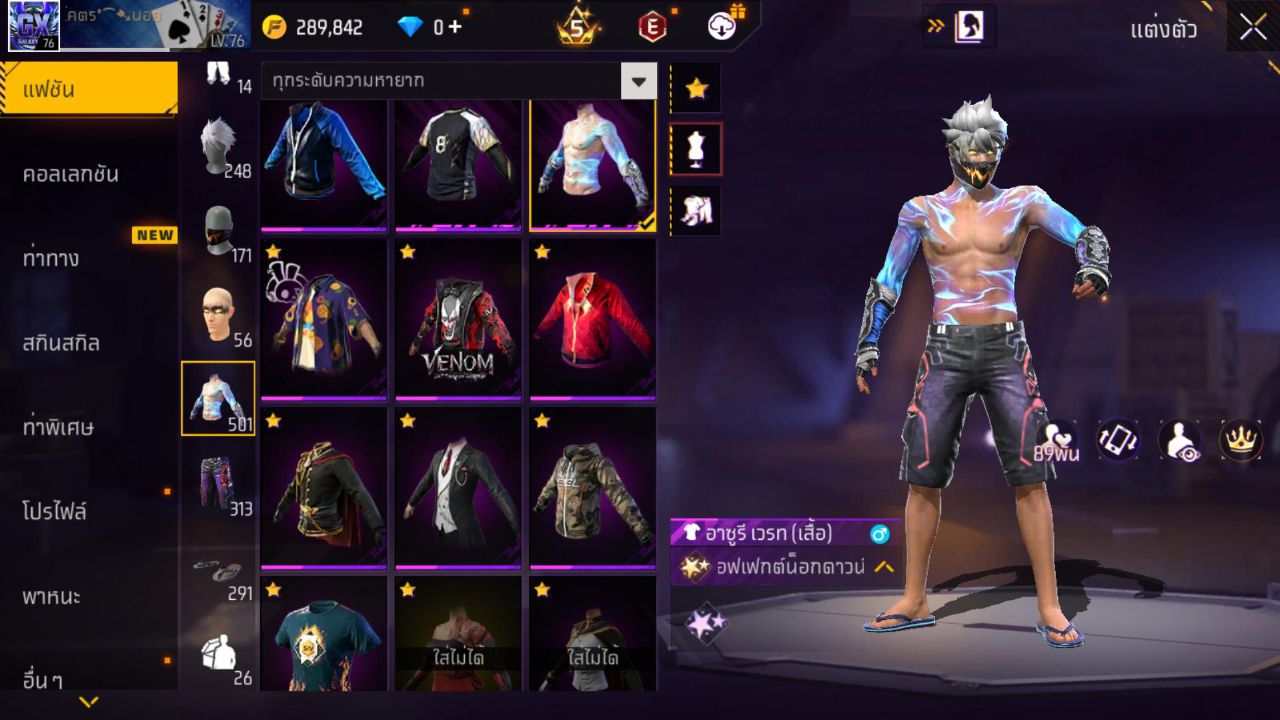The height and width of the screenshot is (720, 1280).
Task: Toggle the favorites star filter above the mannequin icon
Action: click(x=695, y=88)
